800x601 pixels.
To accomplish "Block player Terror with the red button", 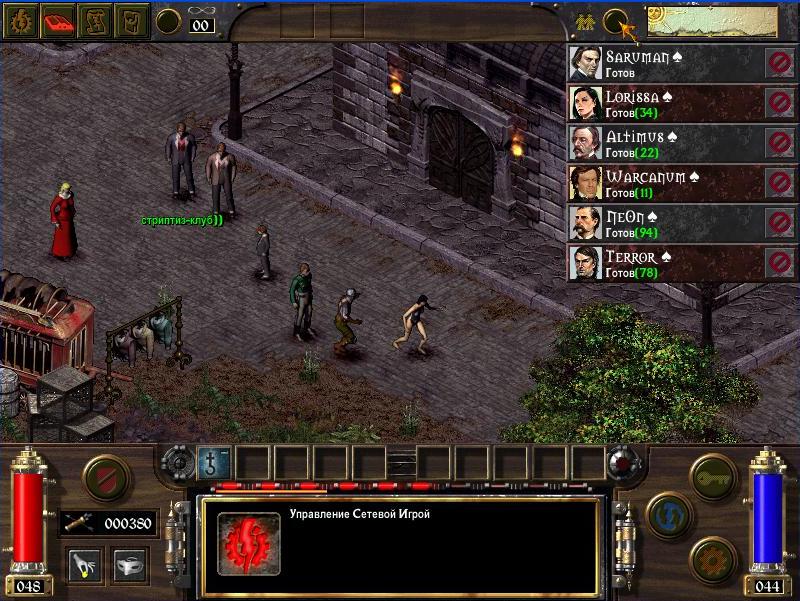I will (x=779, y=262).
